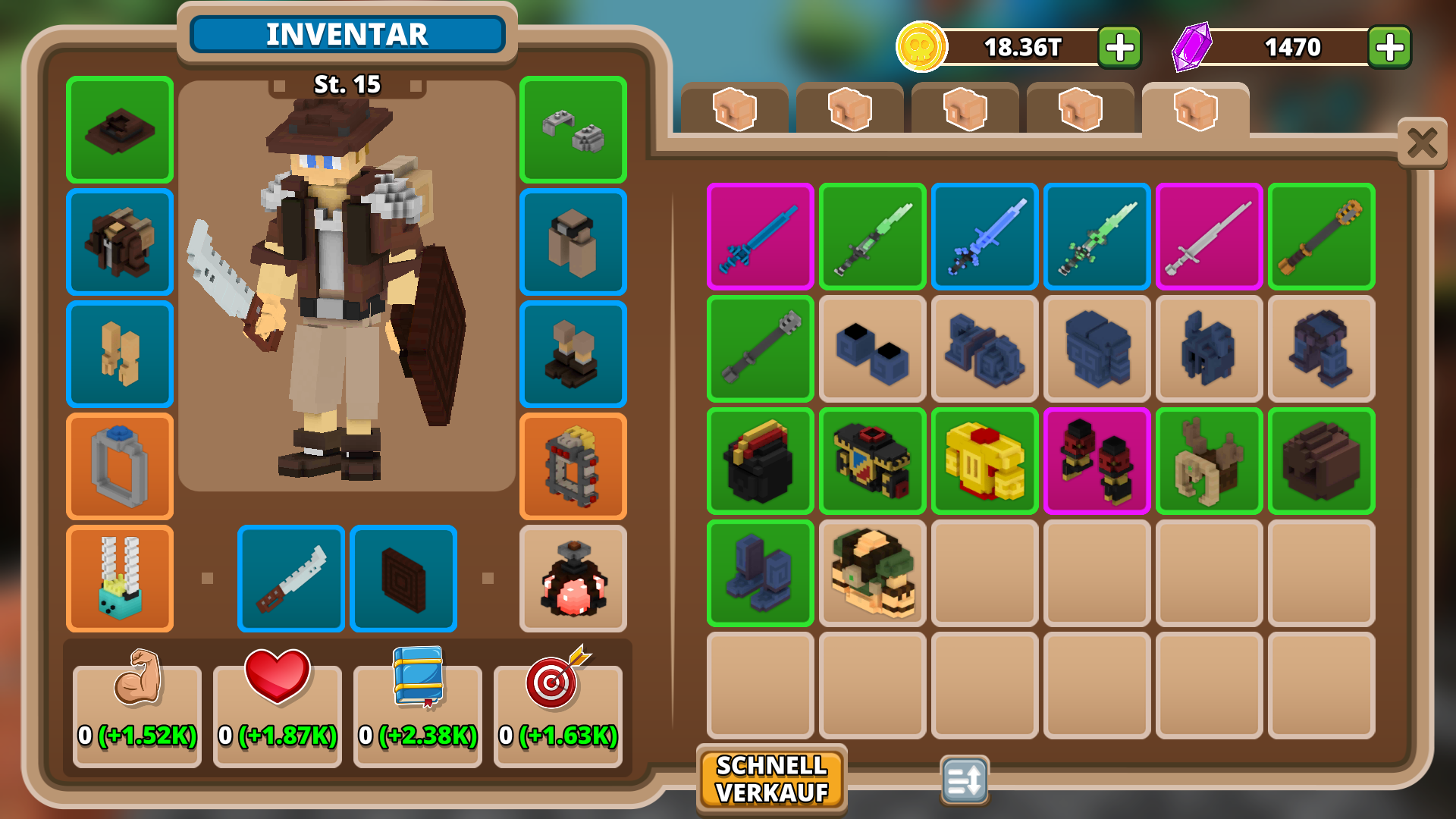This screenshot has width=1456, height=819.
Task: Pick the golden chest armor item
Action: coord(984,461)
